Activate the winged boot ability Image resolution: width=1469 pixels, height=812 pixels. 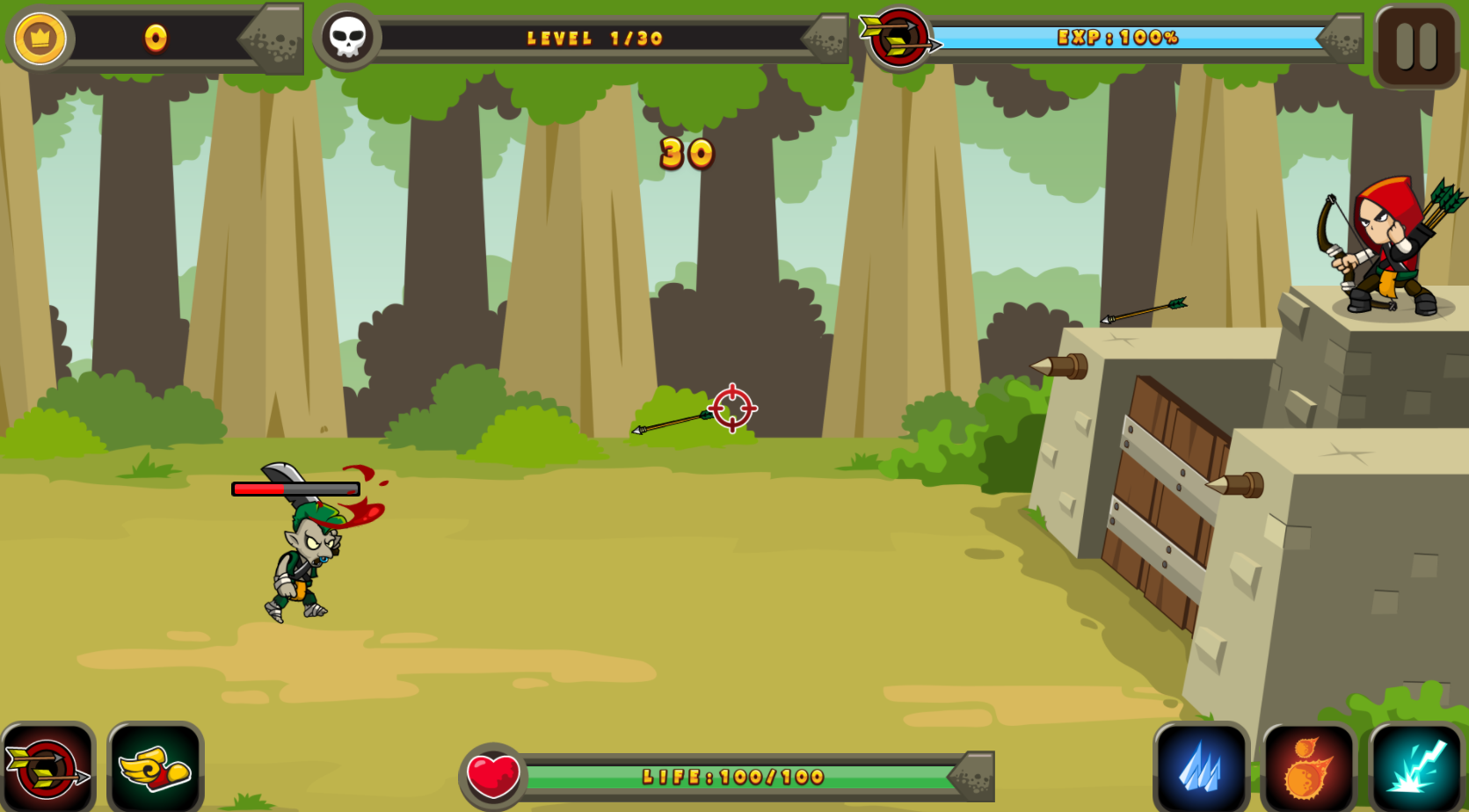(x=156, y=768)
